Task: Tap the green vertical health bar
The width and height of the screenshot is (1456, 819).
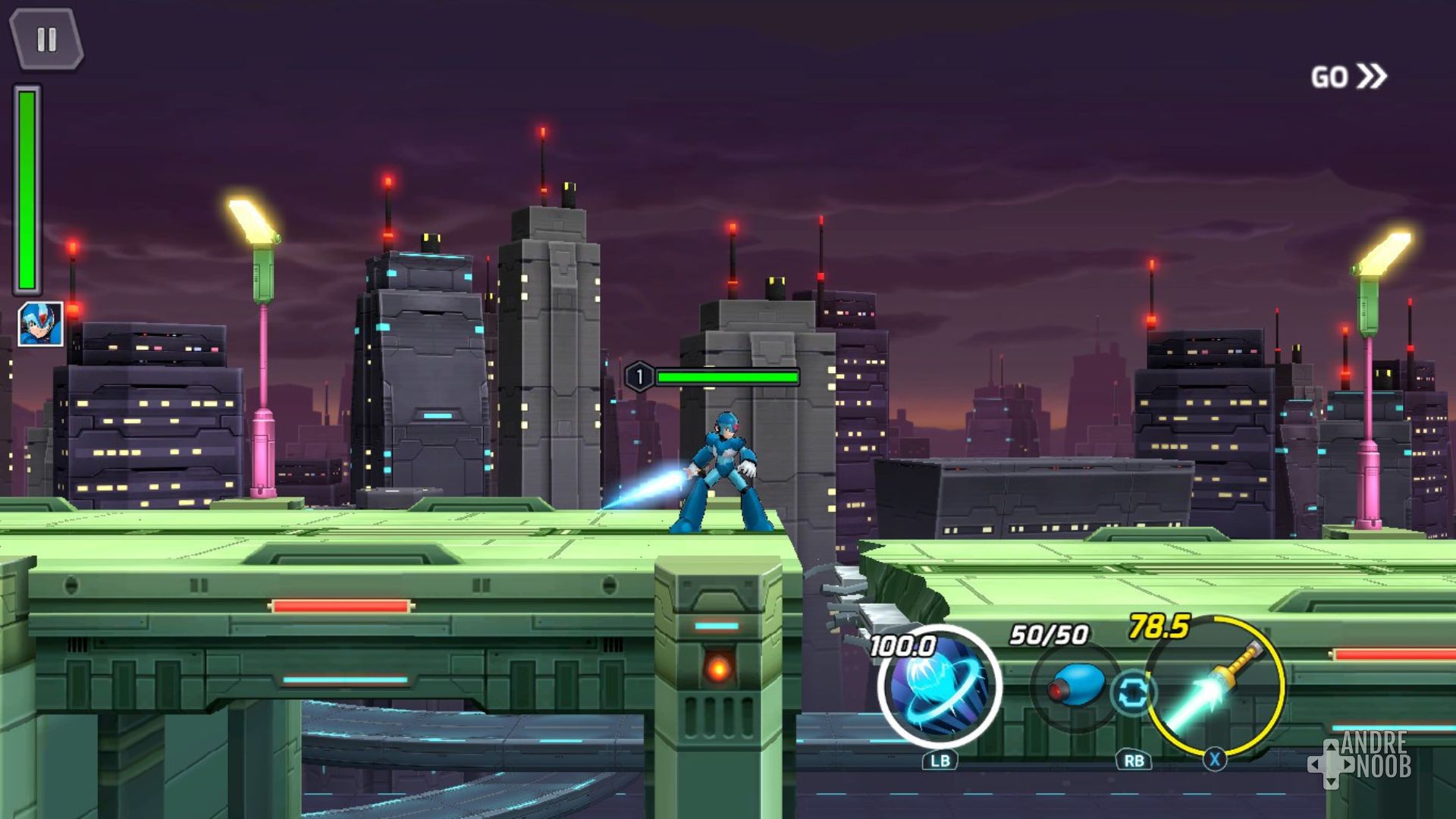Action: click(x=28, y=190)
